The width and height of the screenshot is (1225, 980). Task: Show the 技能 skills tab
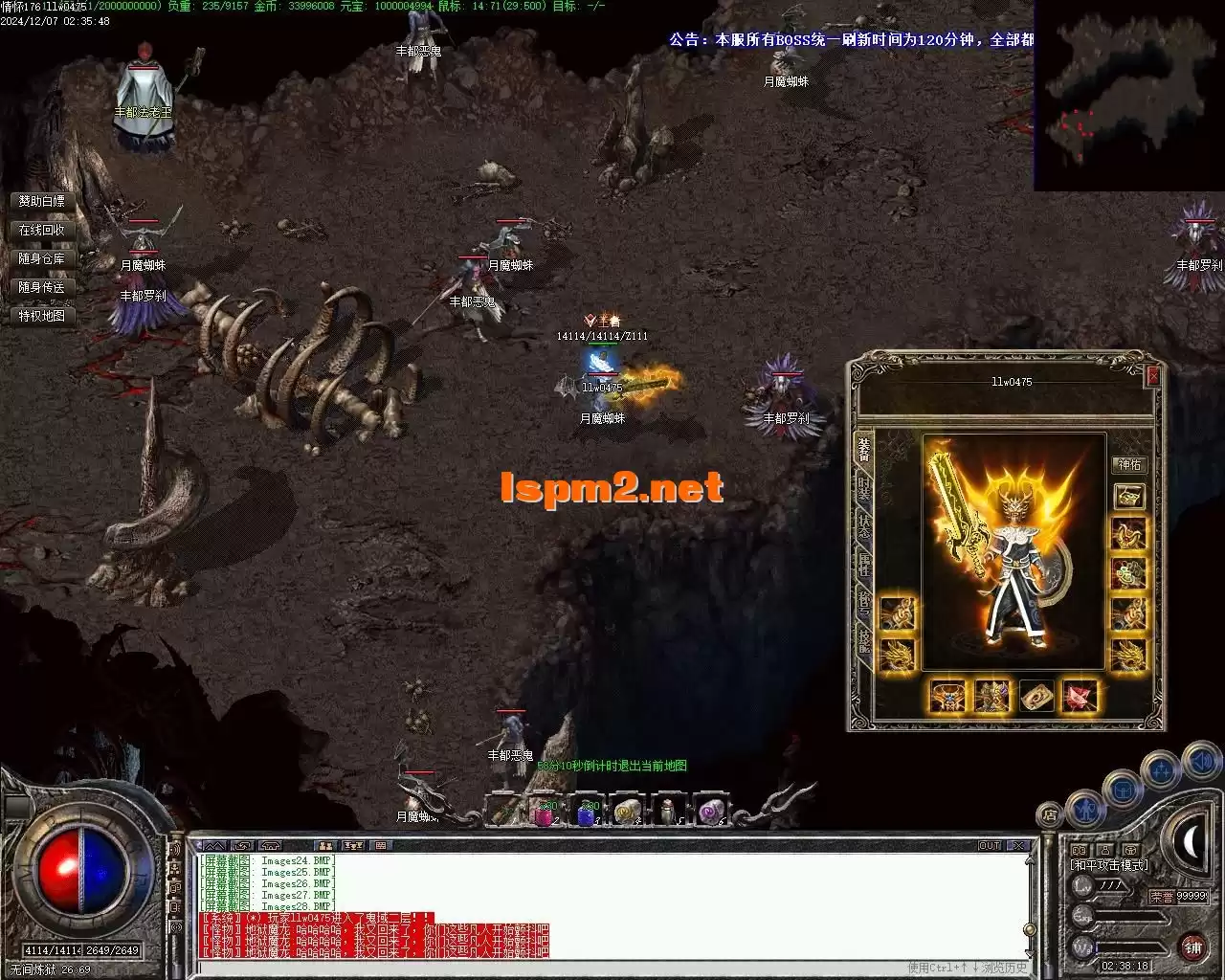[864, 639]
